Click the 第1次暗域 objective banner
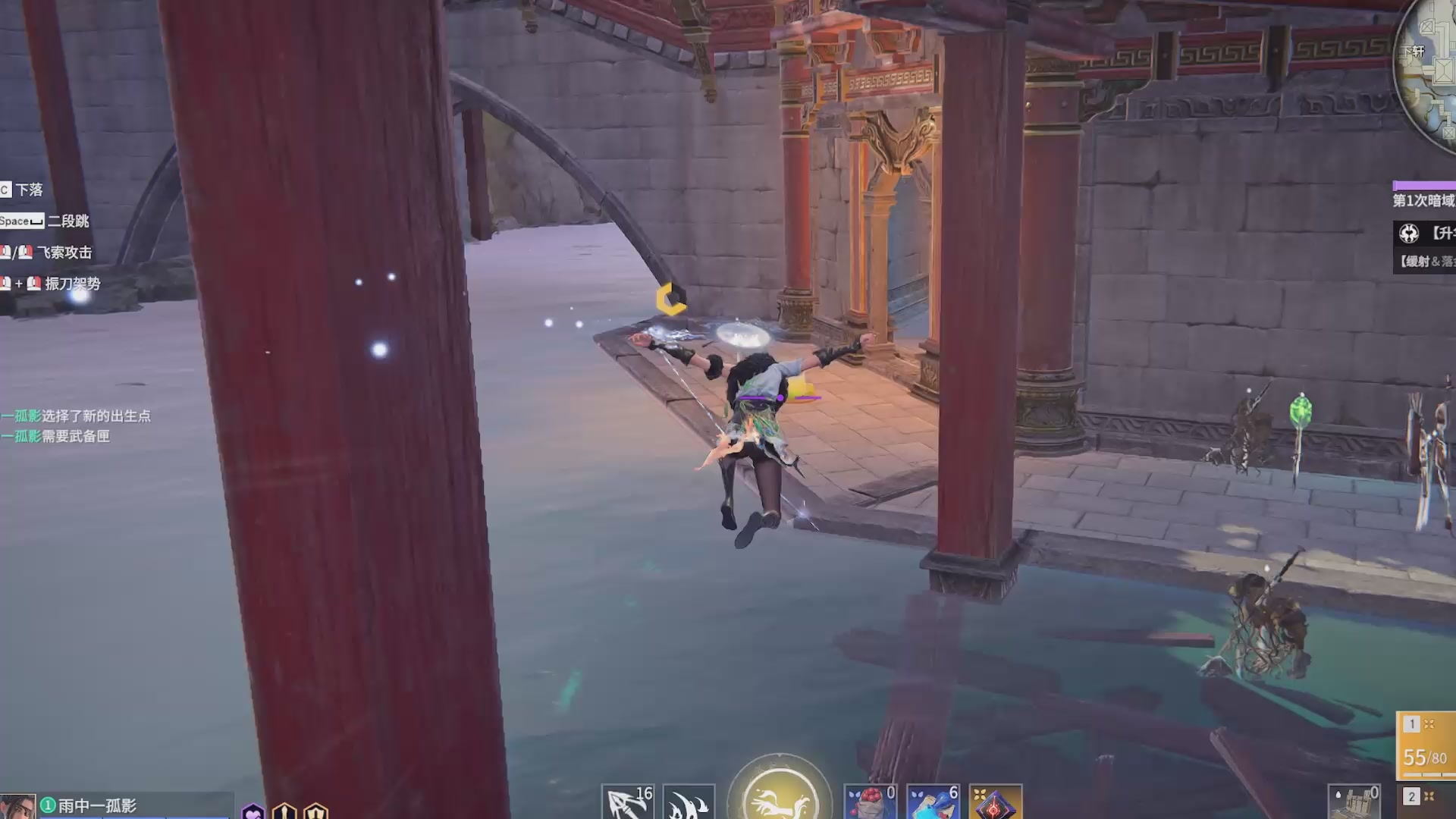 click(x=1426, y=199)
